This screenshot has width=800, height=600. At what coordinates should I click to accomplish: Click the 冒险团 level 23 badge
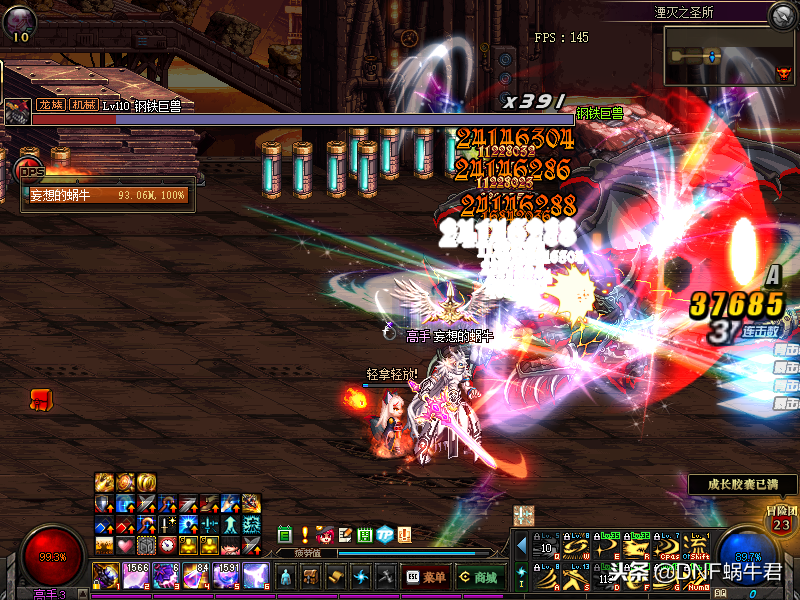pyautogui.click(x=781, y=520)
